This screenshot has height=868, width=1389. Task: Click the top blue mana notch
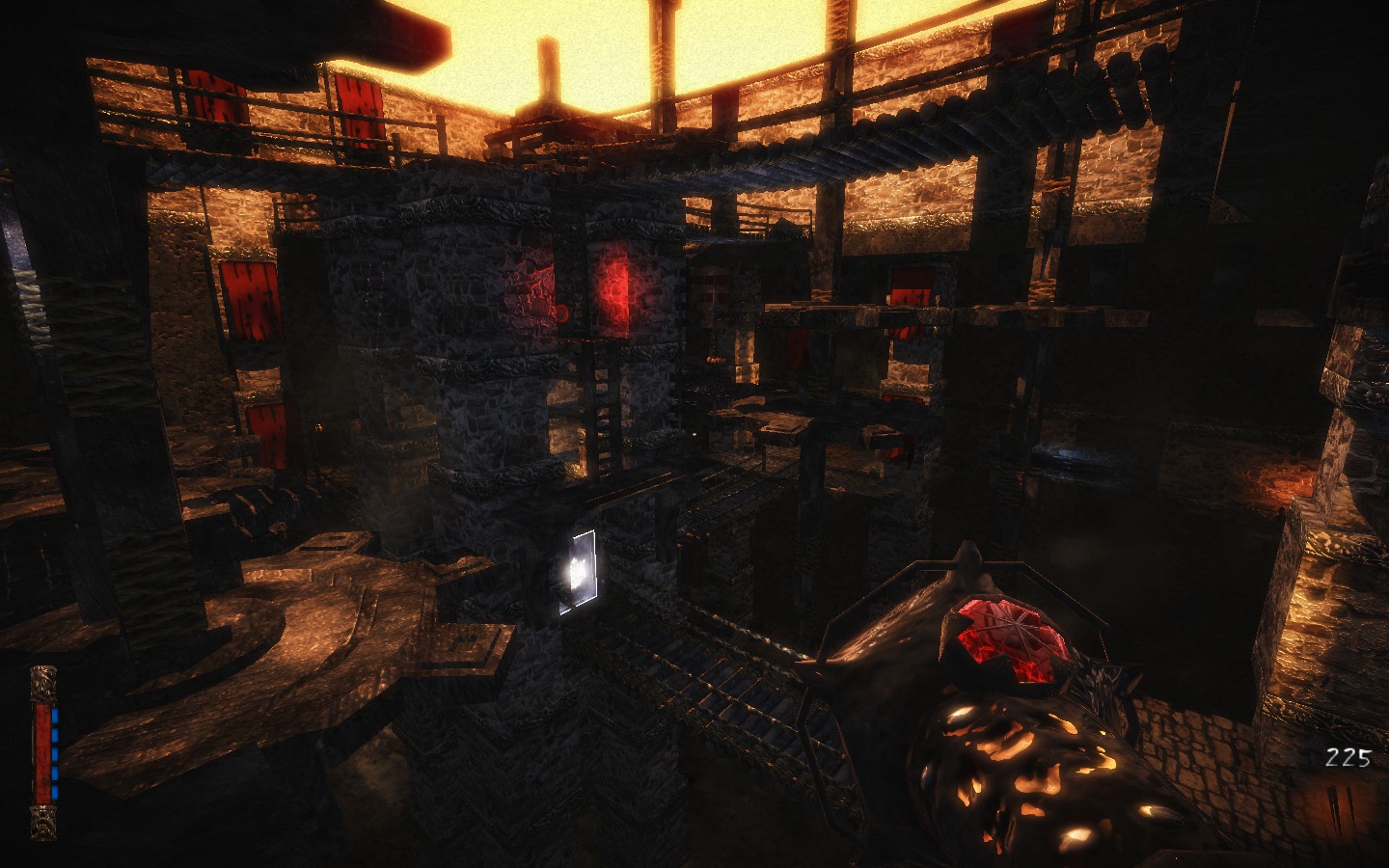coord(56,716)
